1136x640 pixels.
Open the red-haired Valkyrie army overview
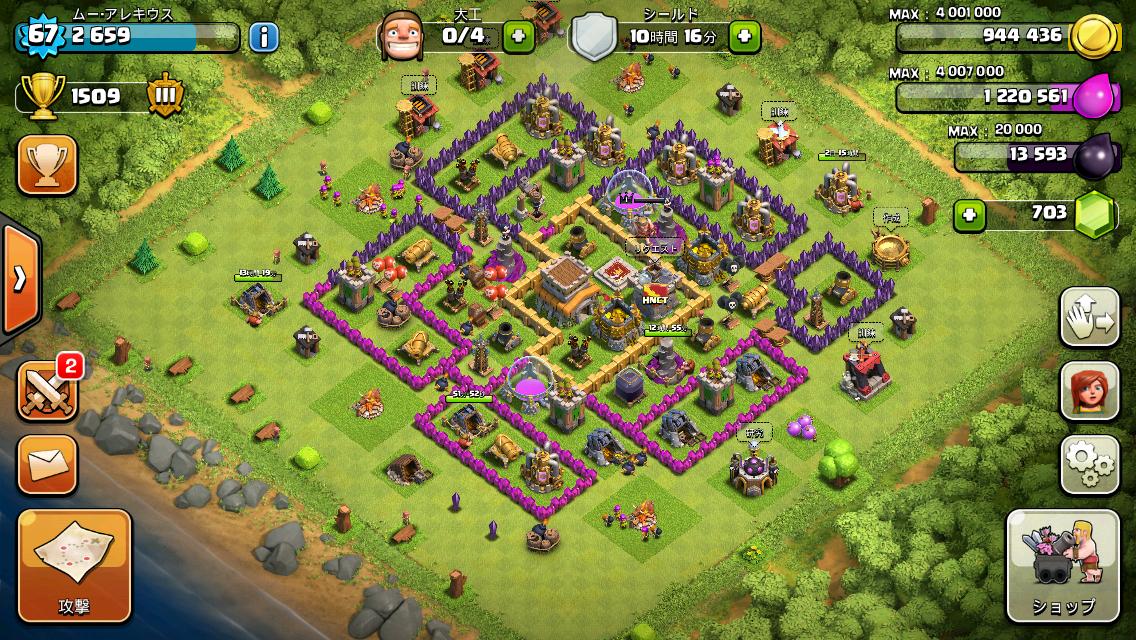point(1089,390)
